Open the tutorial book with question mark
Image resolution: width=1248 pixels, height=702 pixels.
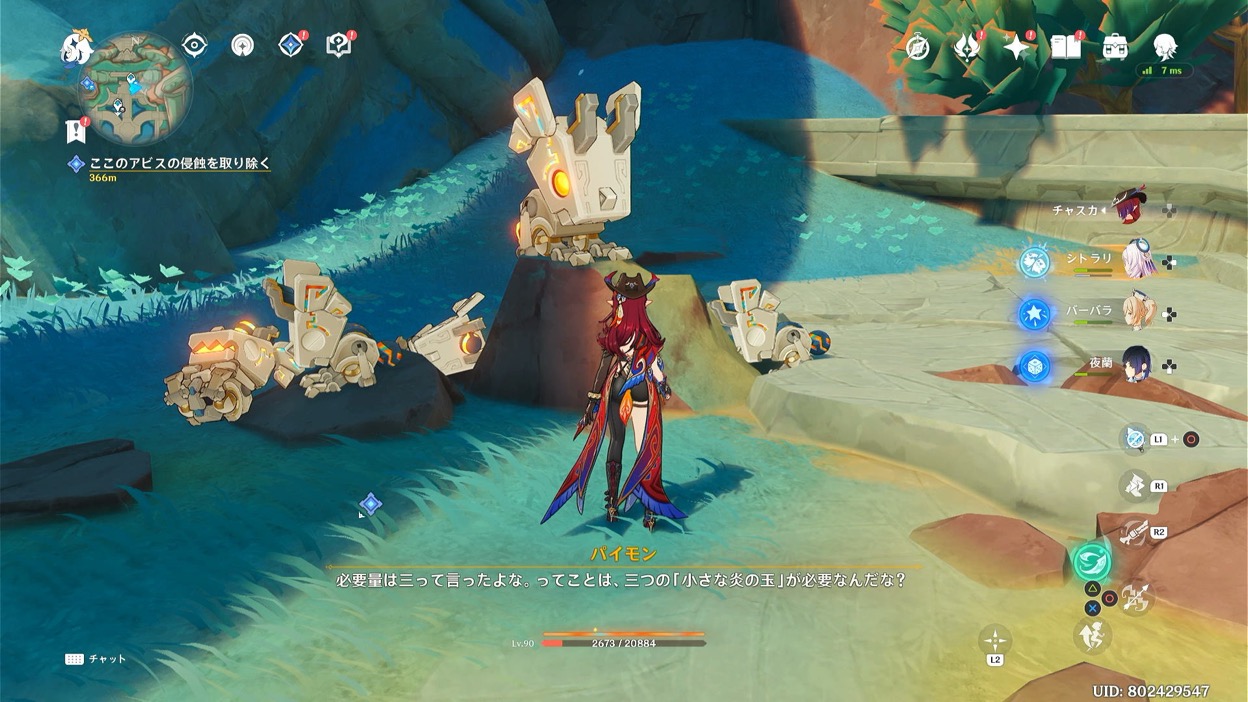(x=339, y=45)
